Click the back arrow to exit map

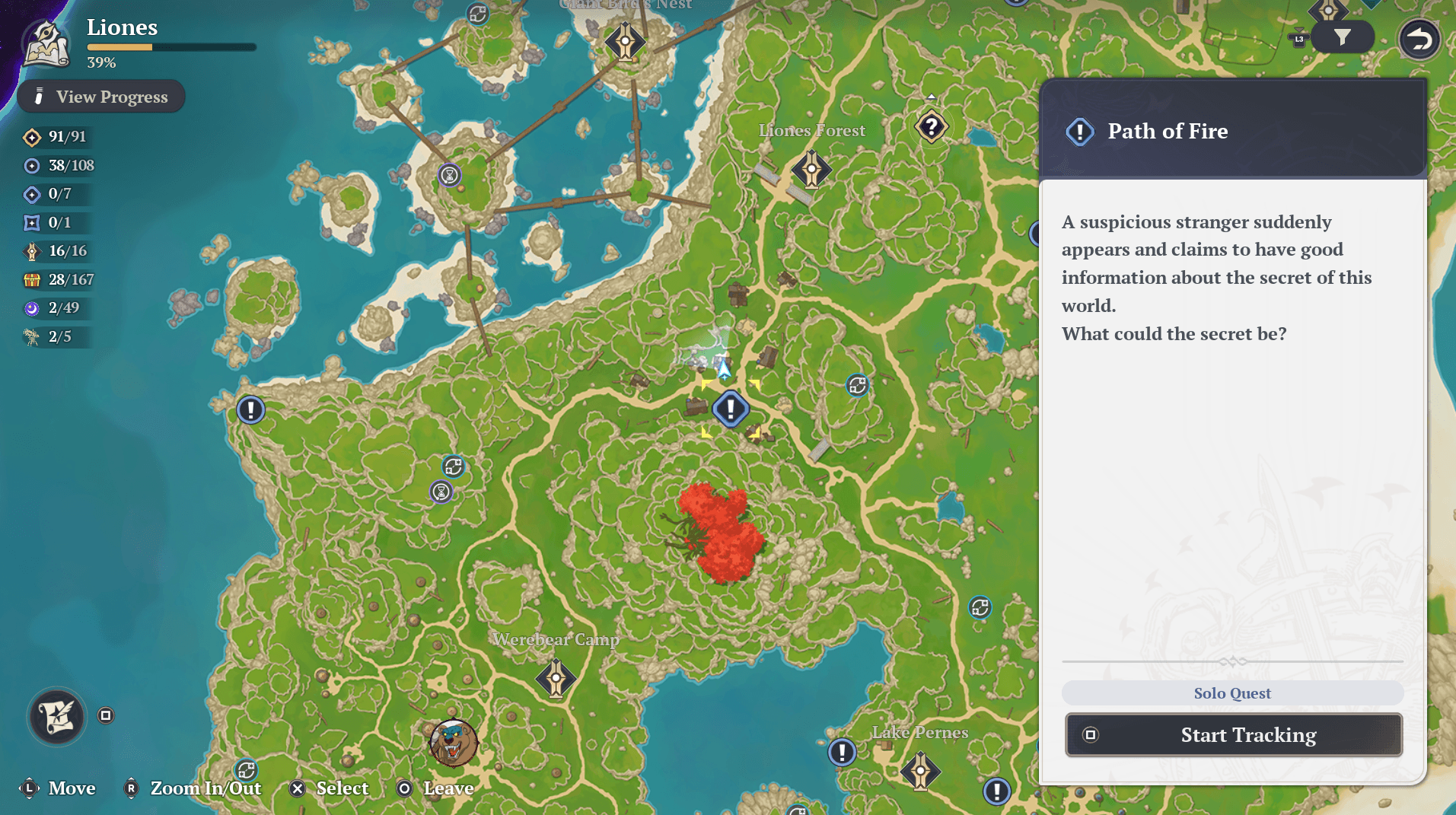pos(1419,39)
